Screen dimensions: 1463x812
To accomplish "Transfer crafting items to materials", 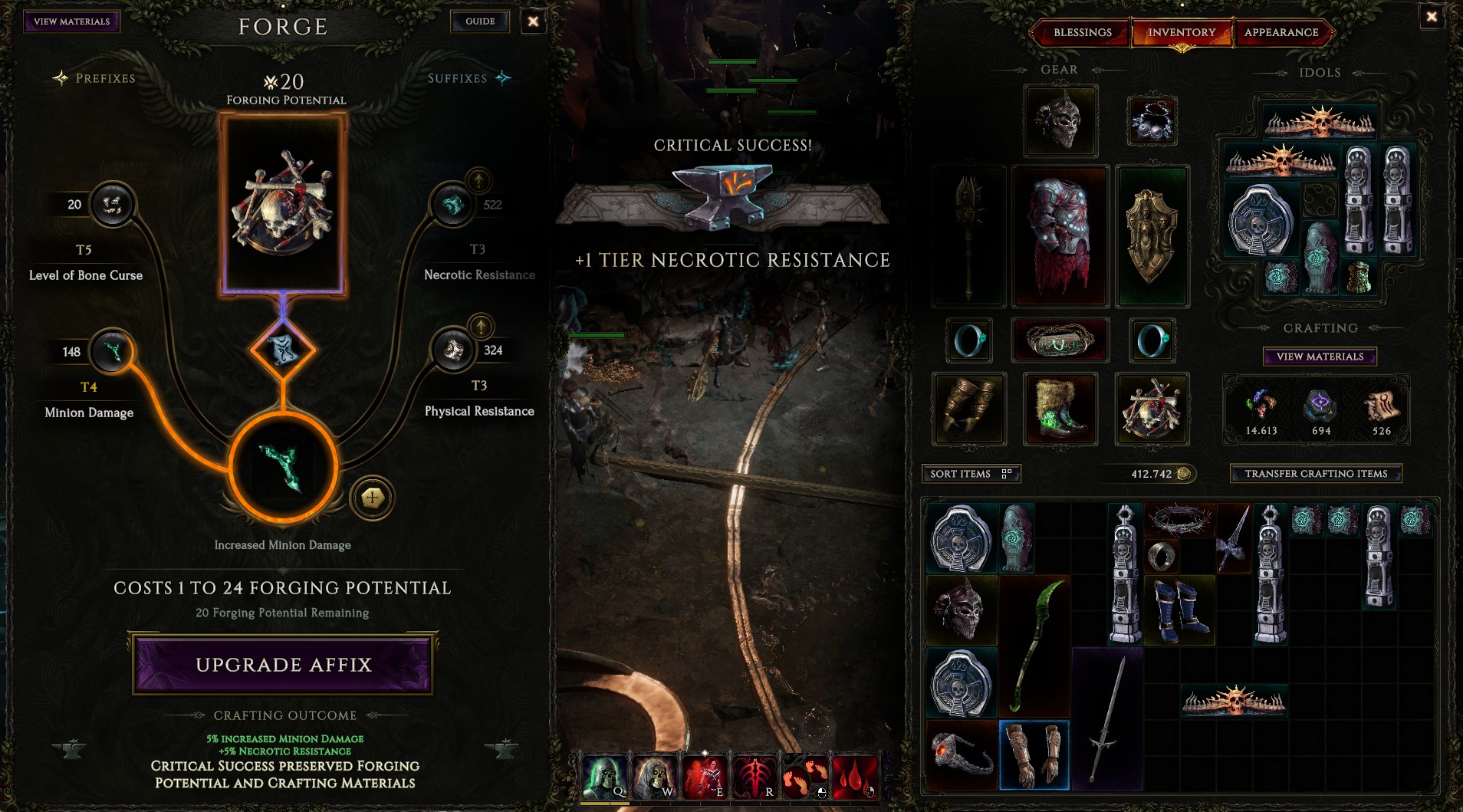I will (x=1316, y=474).
